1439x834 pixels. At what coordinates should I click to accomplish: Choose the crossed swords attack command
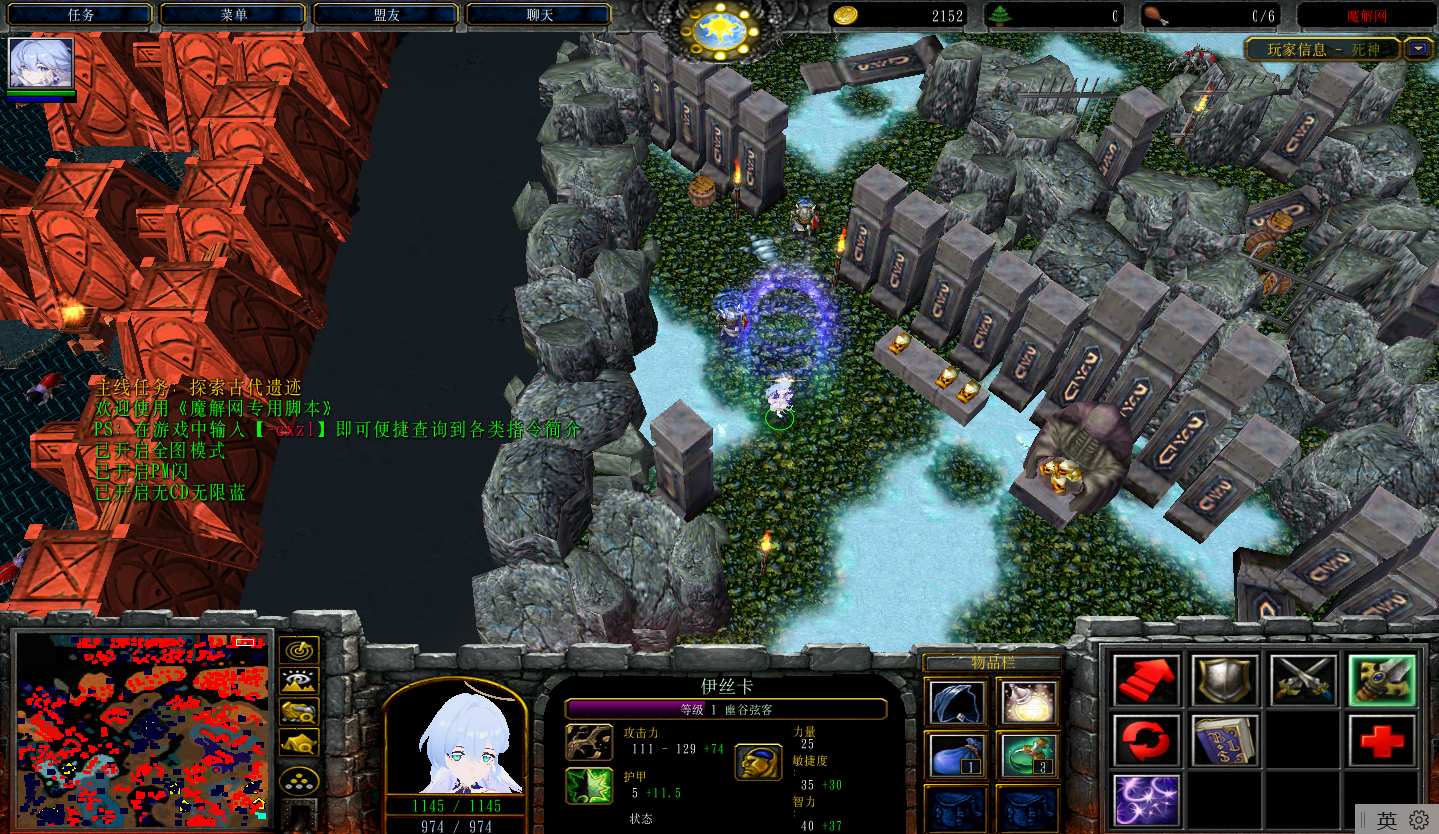tap(1303, 681)
